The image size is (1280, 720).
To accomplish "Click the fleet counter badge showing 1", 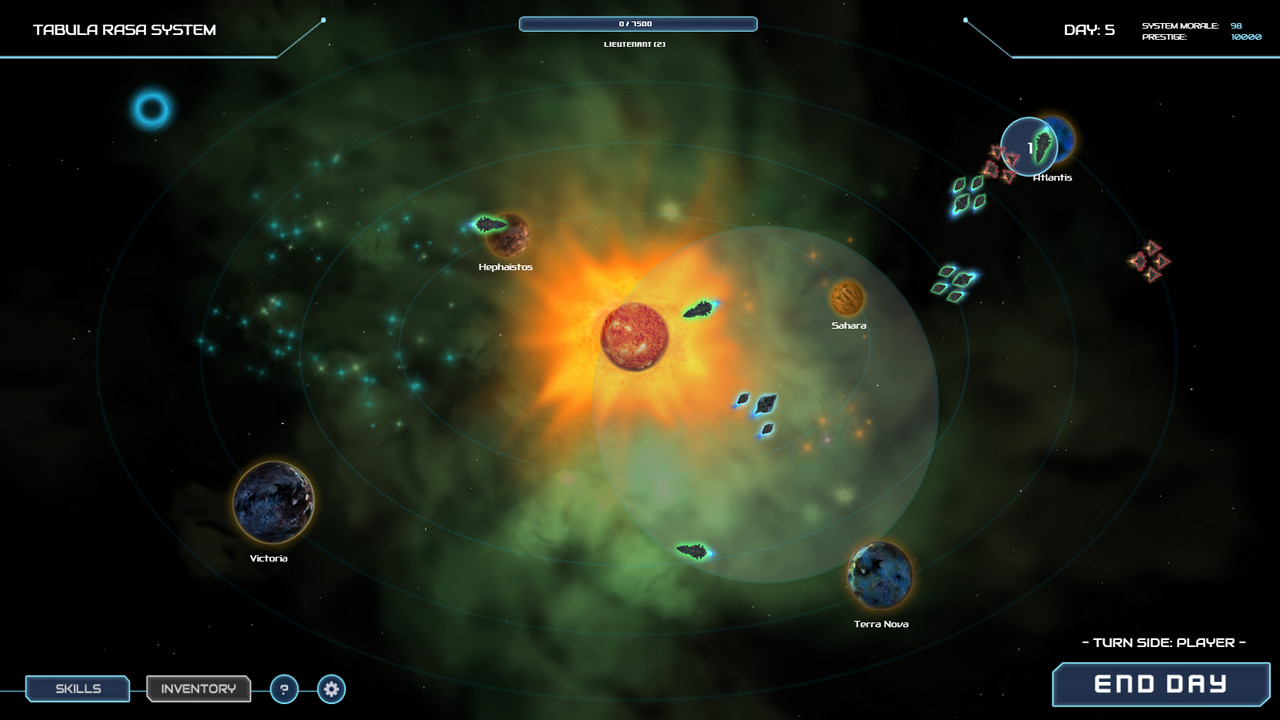I will [x=1029, y=146].
